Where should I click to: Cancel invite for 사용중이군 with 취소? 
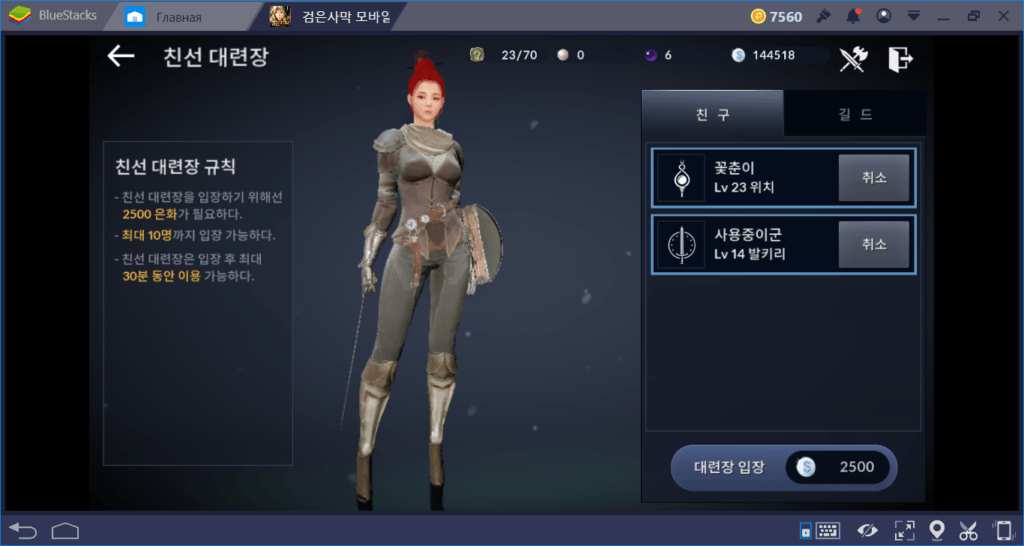(x=873, y=244)
